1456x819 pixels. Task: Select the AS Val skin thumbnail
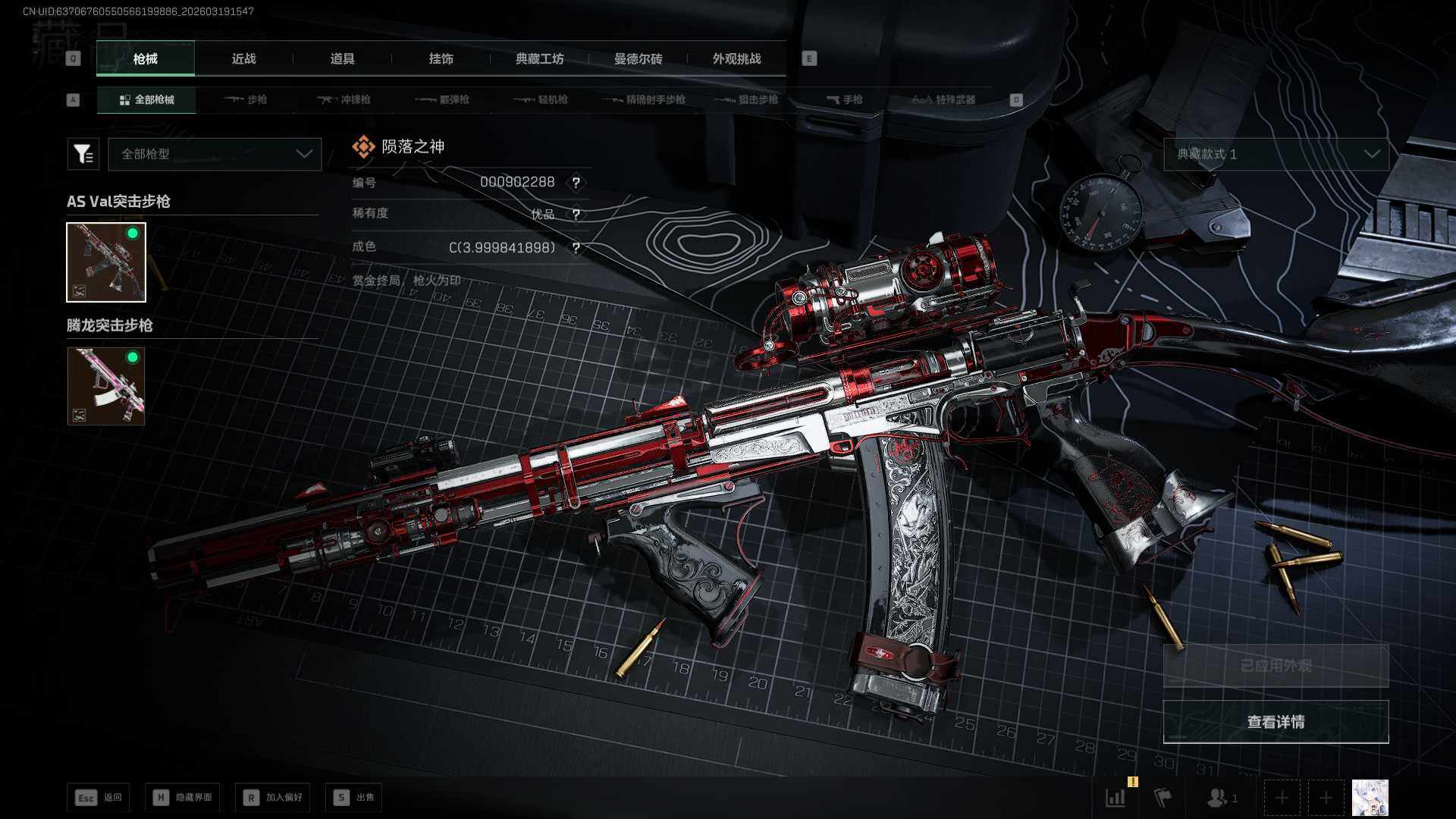point(106,262)
